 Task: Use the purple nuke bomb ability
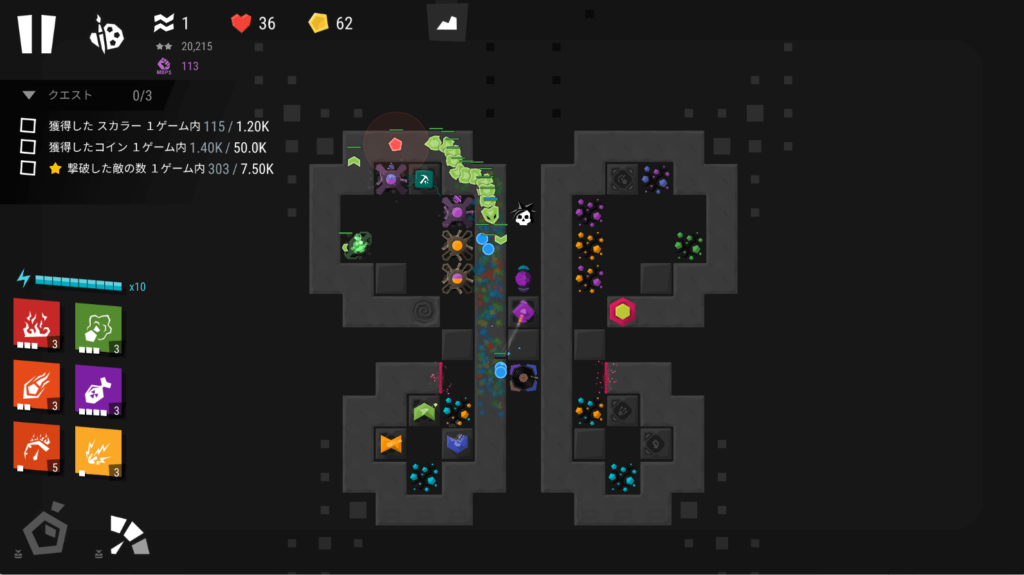[98, 387]
